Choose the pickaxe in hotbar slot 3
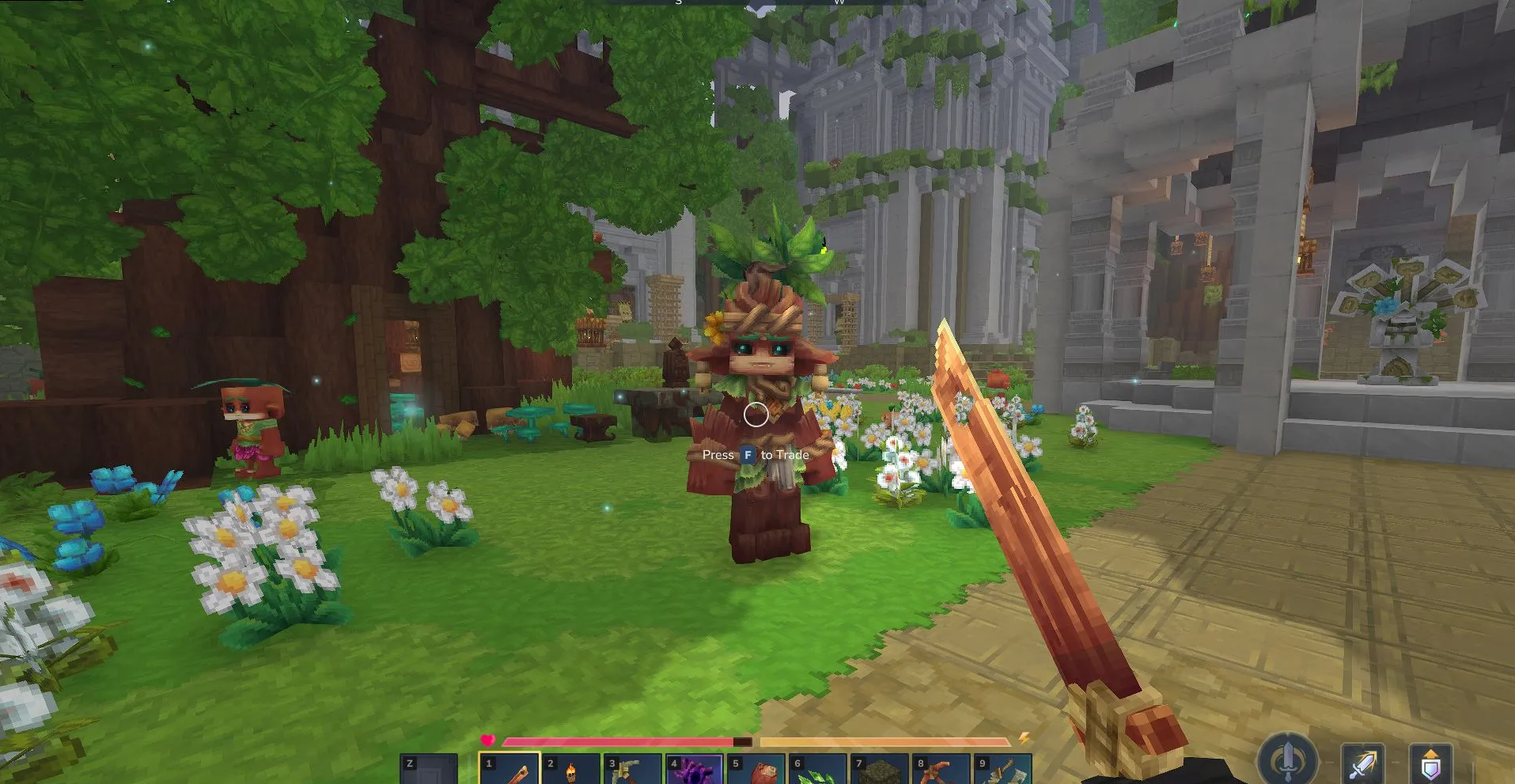Screen dimensions: 1515x784 point(633,769)
